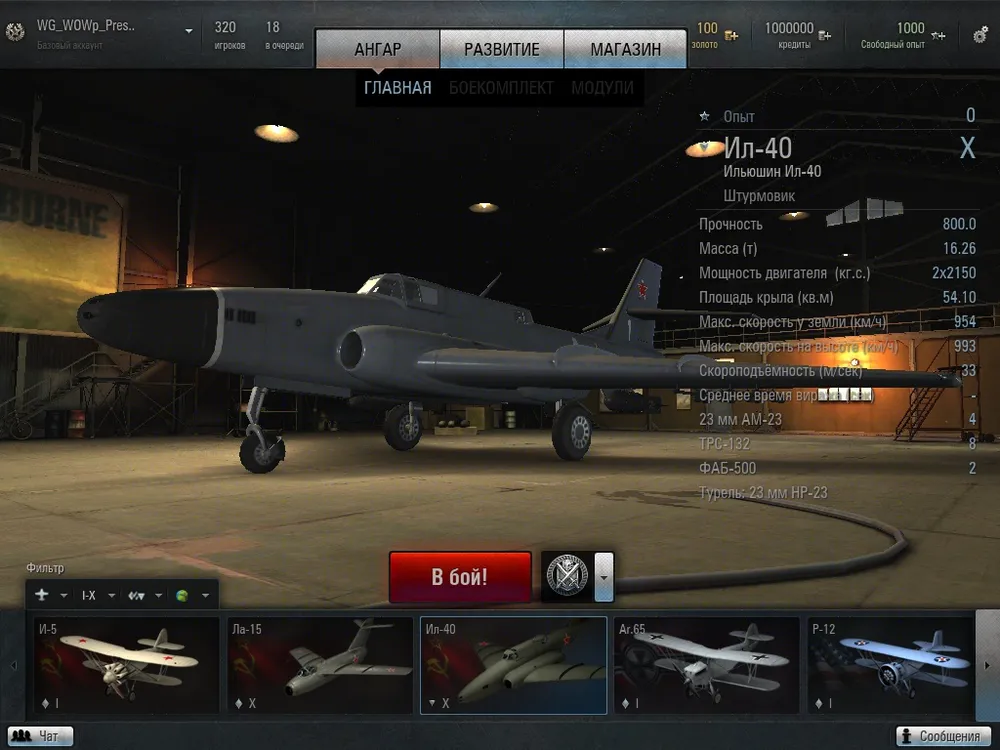Go to the МАГАЗИН tab

(x=625, y=49)
